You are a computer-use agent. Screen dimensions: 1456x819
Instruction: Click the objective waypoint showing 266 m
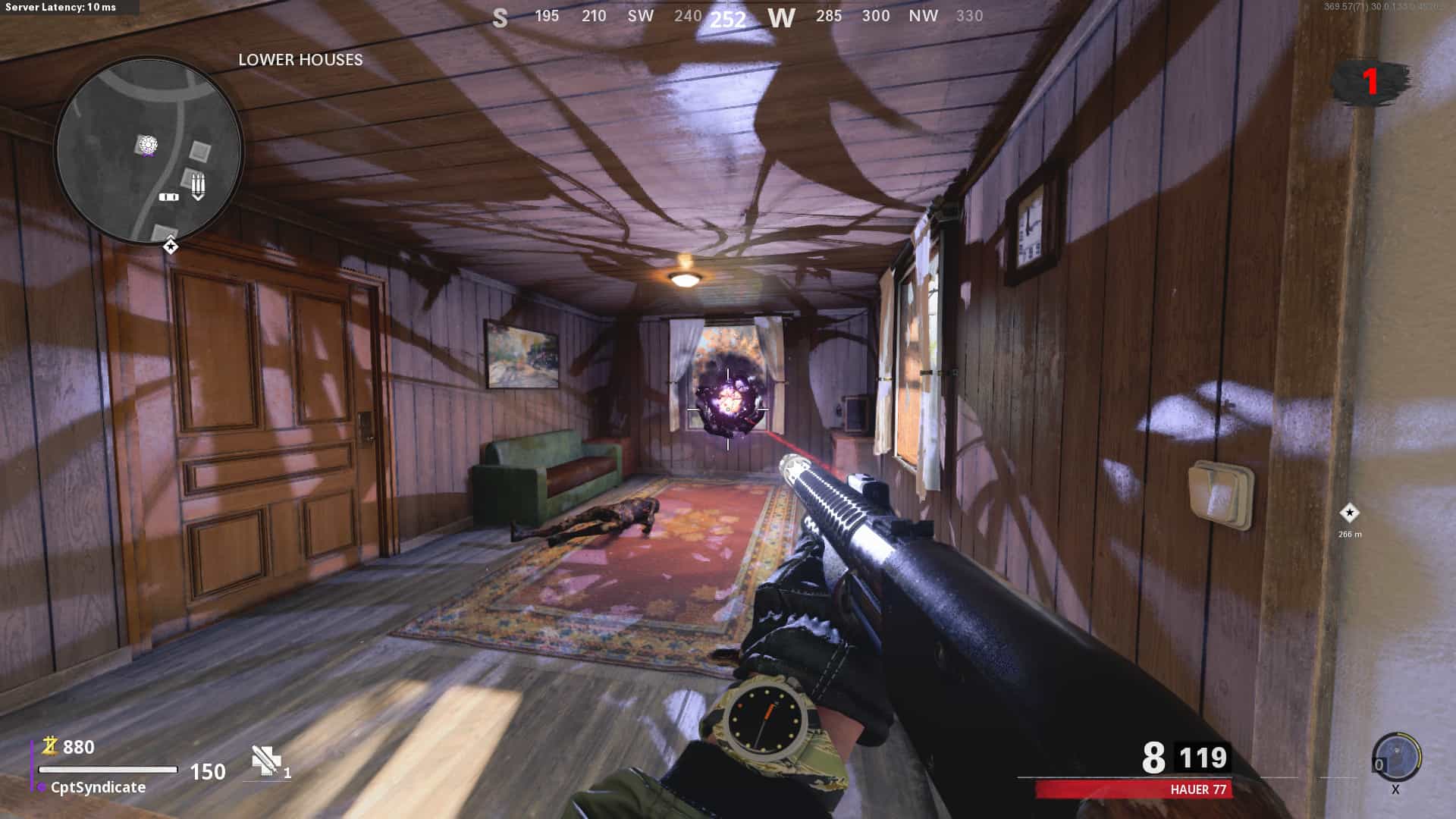(1349, 513)
